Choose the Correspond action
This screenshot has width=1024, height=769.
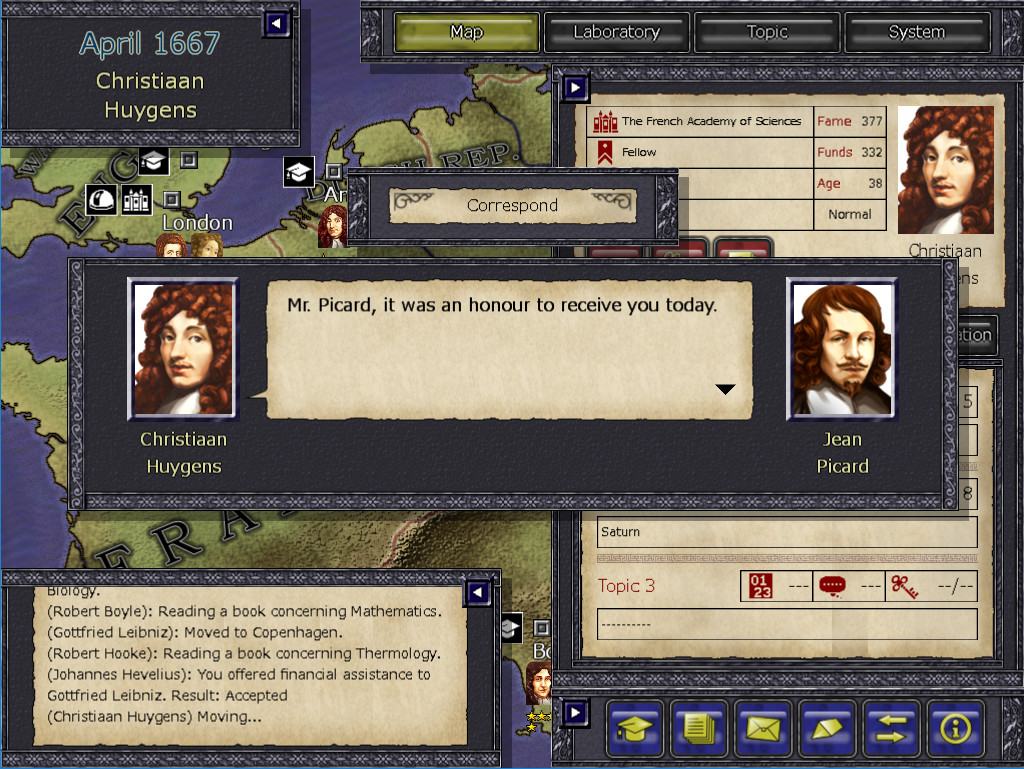[x=512, y=205]
